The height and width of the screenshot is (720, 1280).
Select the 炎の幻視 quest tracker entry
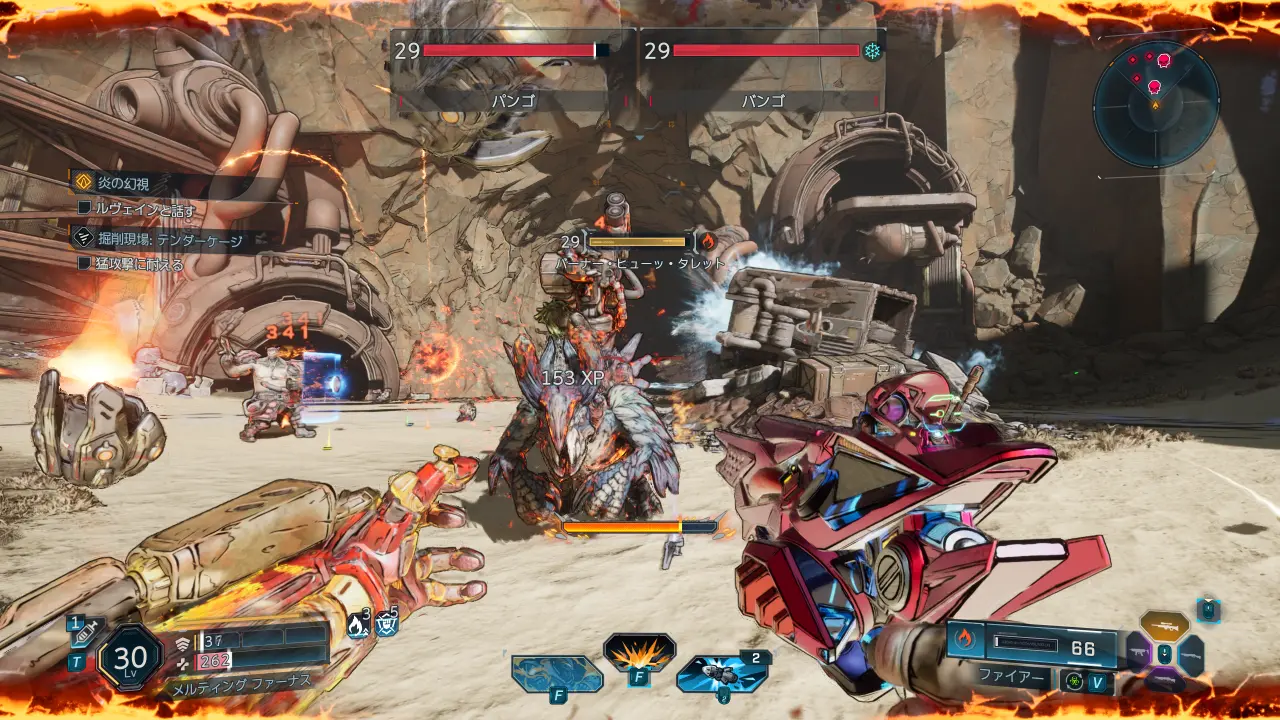126,183
